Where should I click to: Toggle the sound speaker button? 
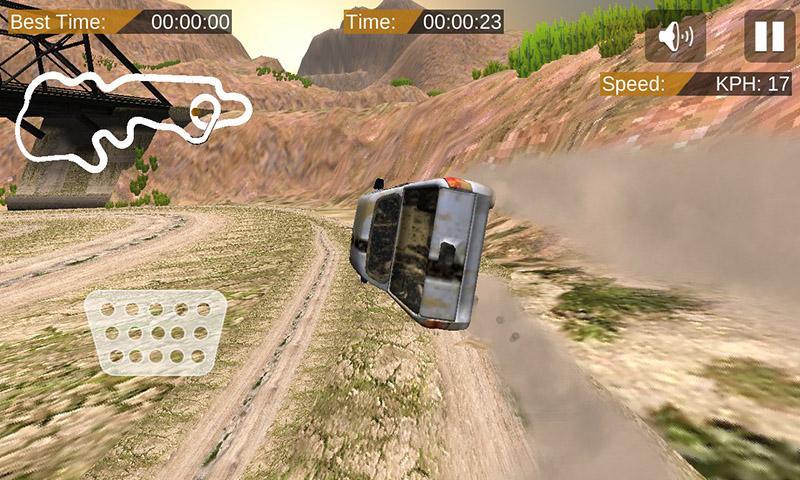676,37
